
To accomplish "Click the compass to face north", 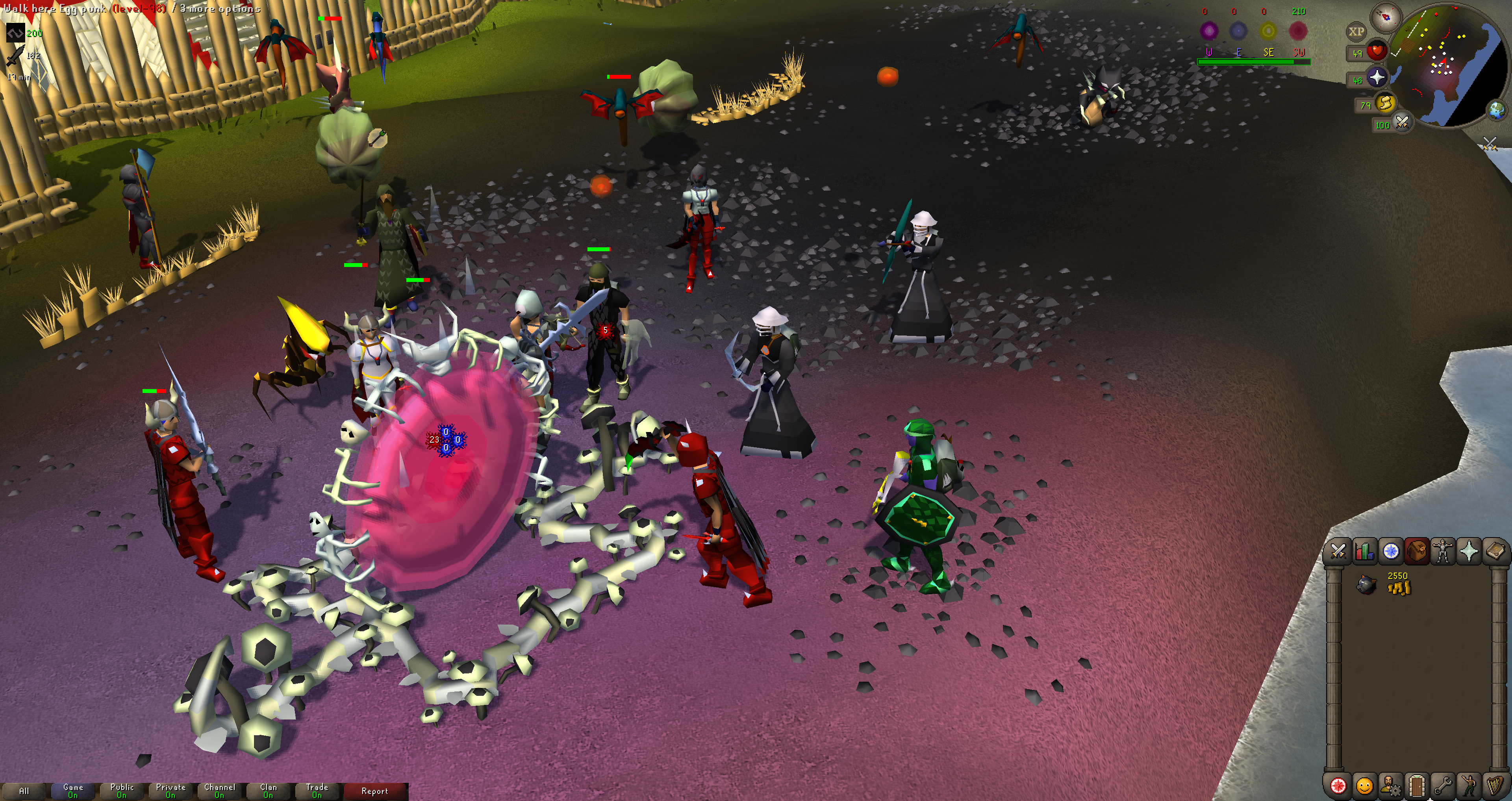I will (1387, 17).
